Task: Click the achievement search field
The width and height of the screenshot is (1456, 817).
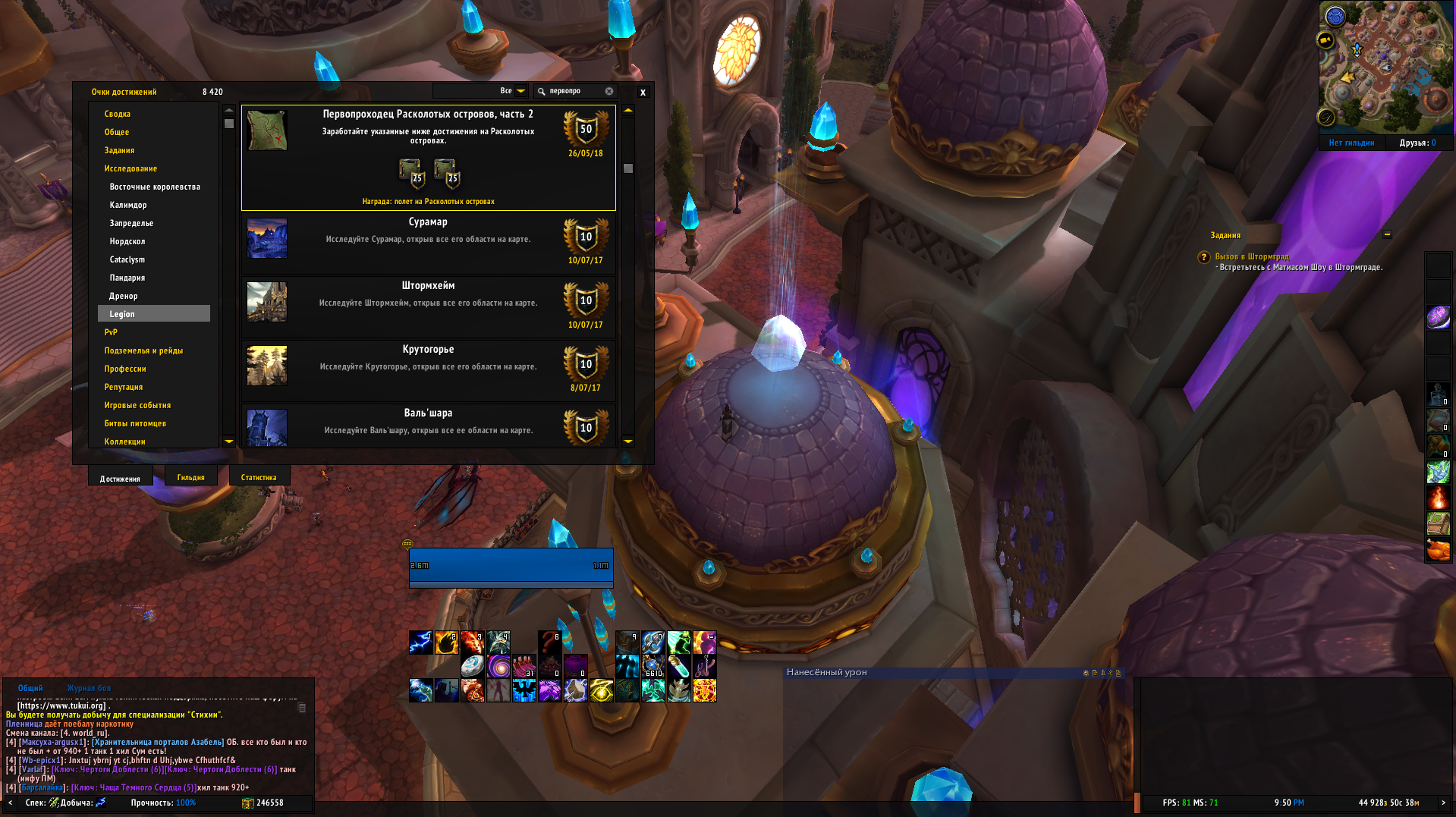Action: coord(573,91)
